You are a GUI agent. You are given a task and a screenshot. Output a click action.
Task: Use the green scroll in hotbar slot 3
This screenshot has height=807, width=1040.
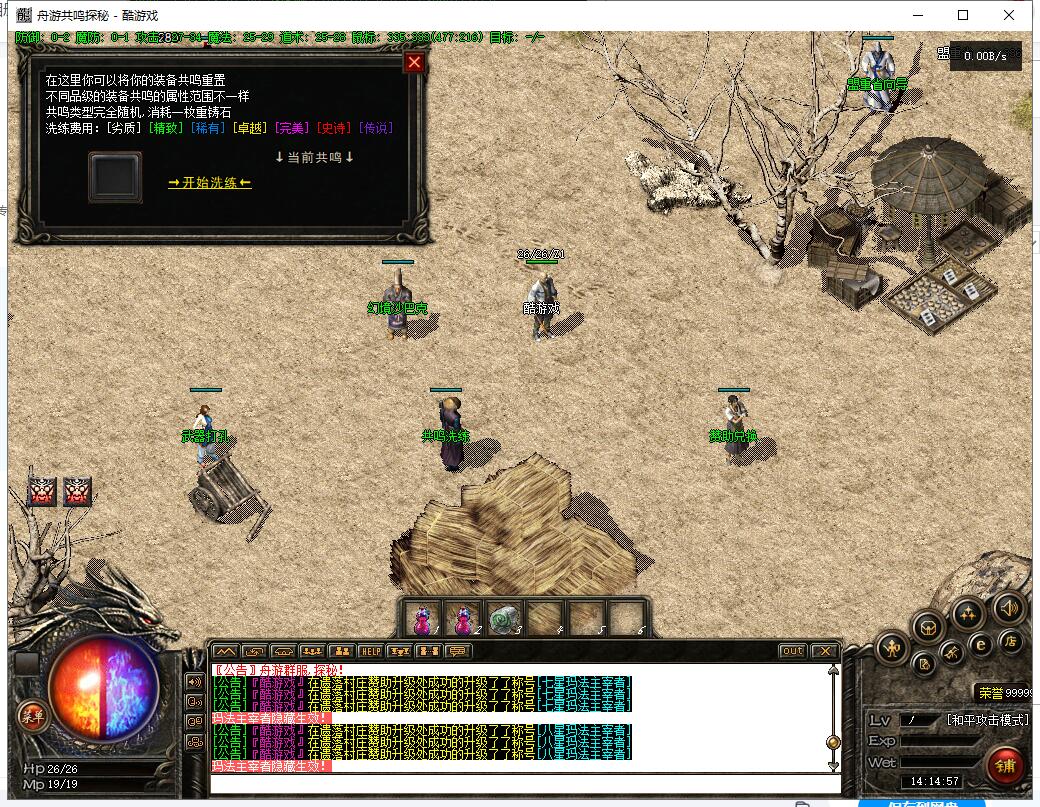pyautogui.click(x=505, y=619)
